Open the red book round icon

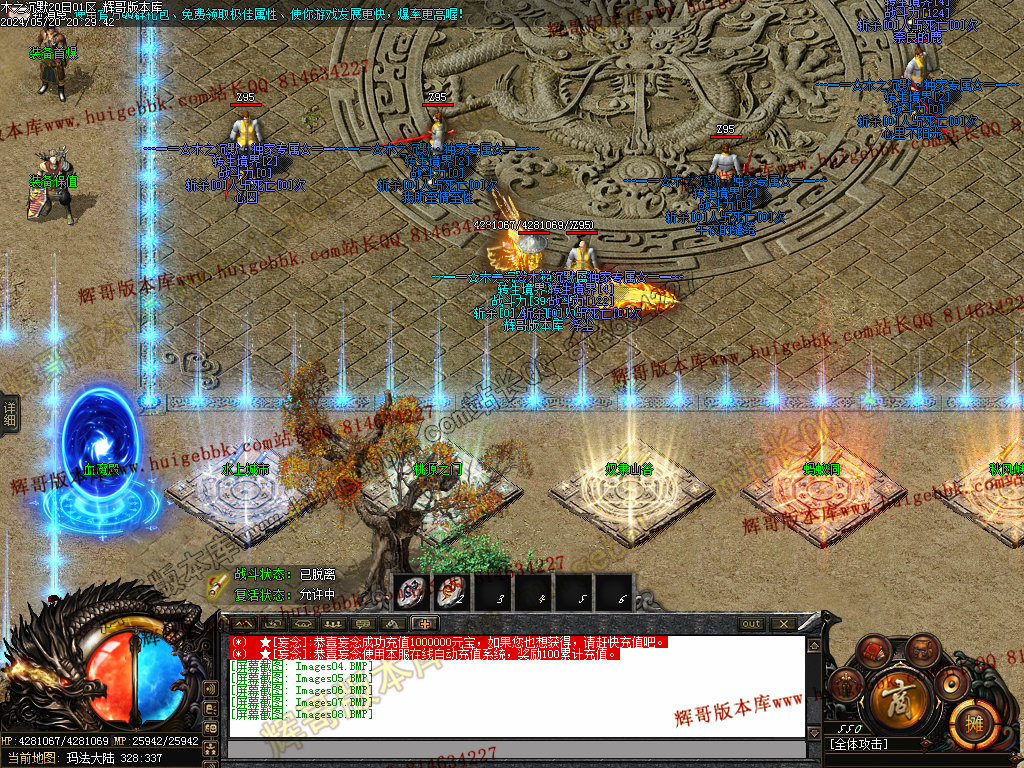[875, 652]
